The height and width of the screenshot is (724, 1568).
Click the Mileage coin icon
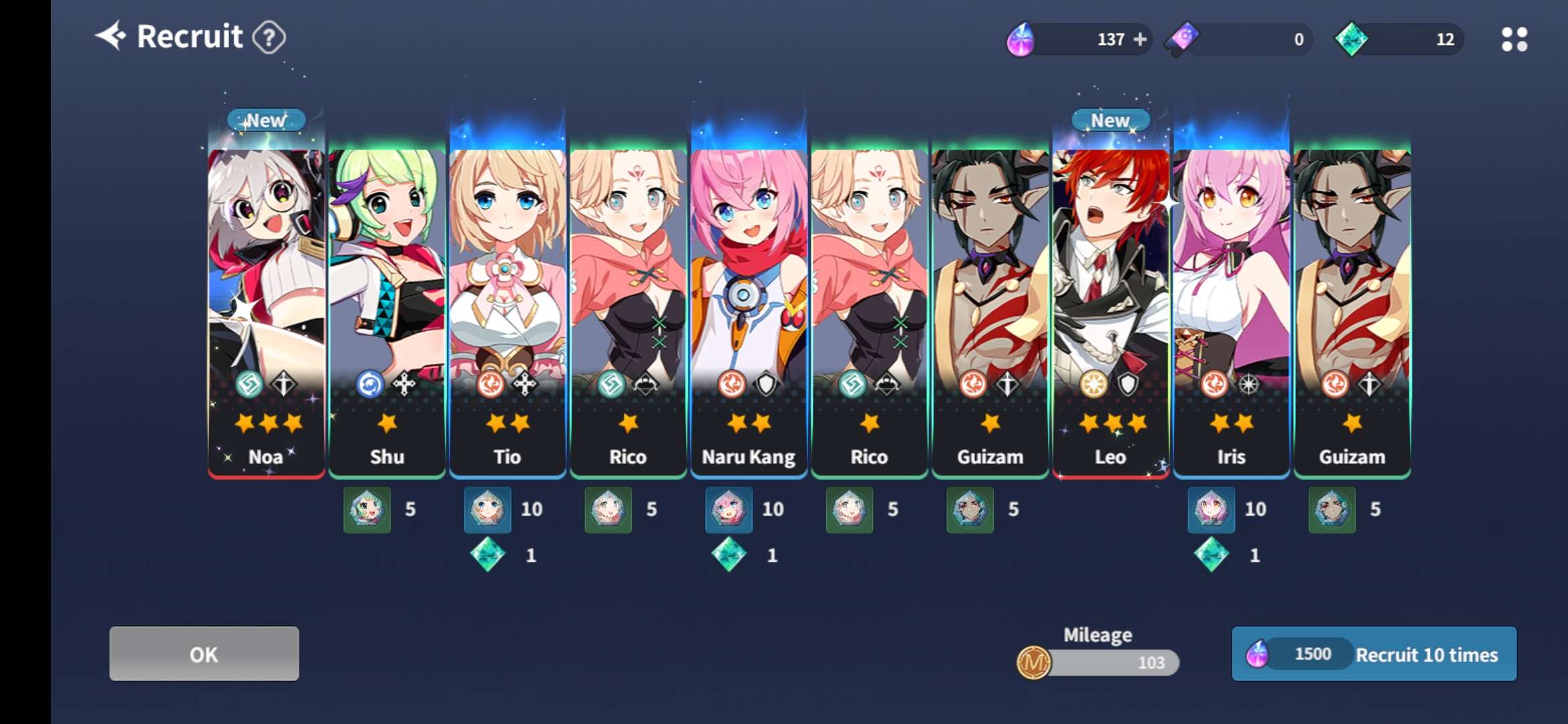(1033, 663)
